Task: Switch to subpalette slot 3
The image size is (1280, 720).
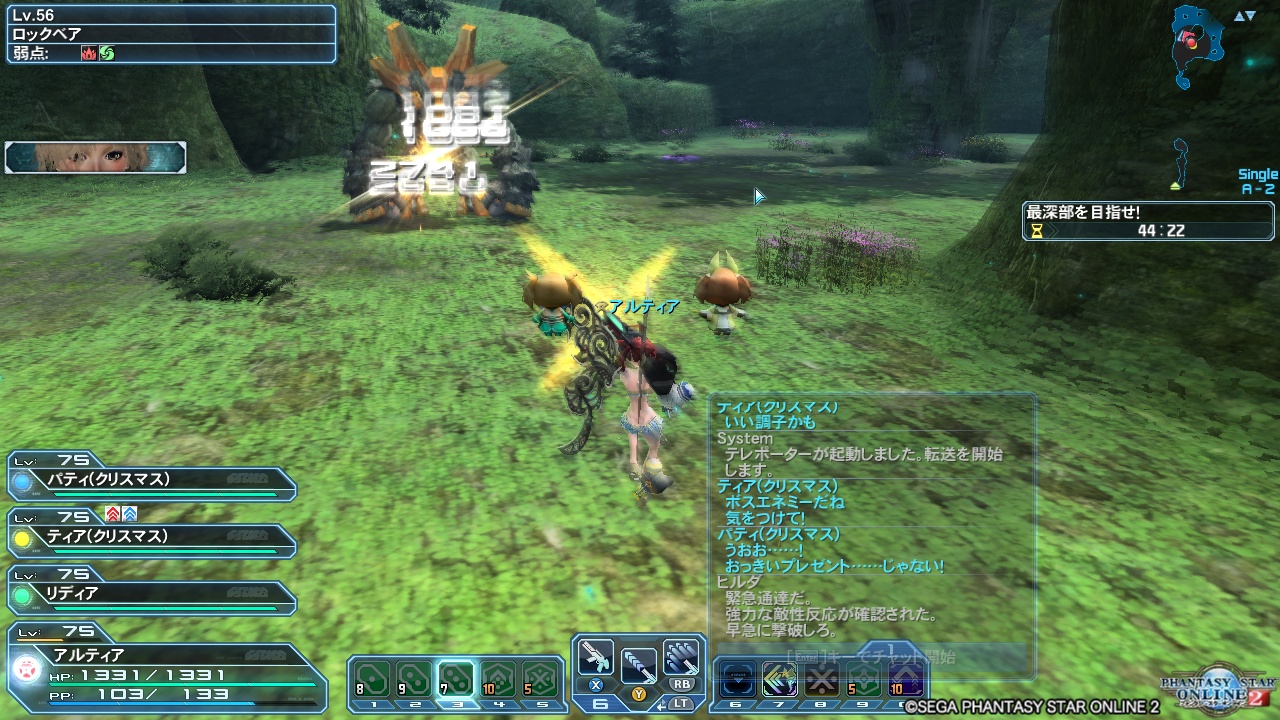Action: point(457,680)
